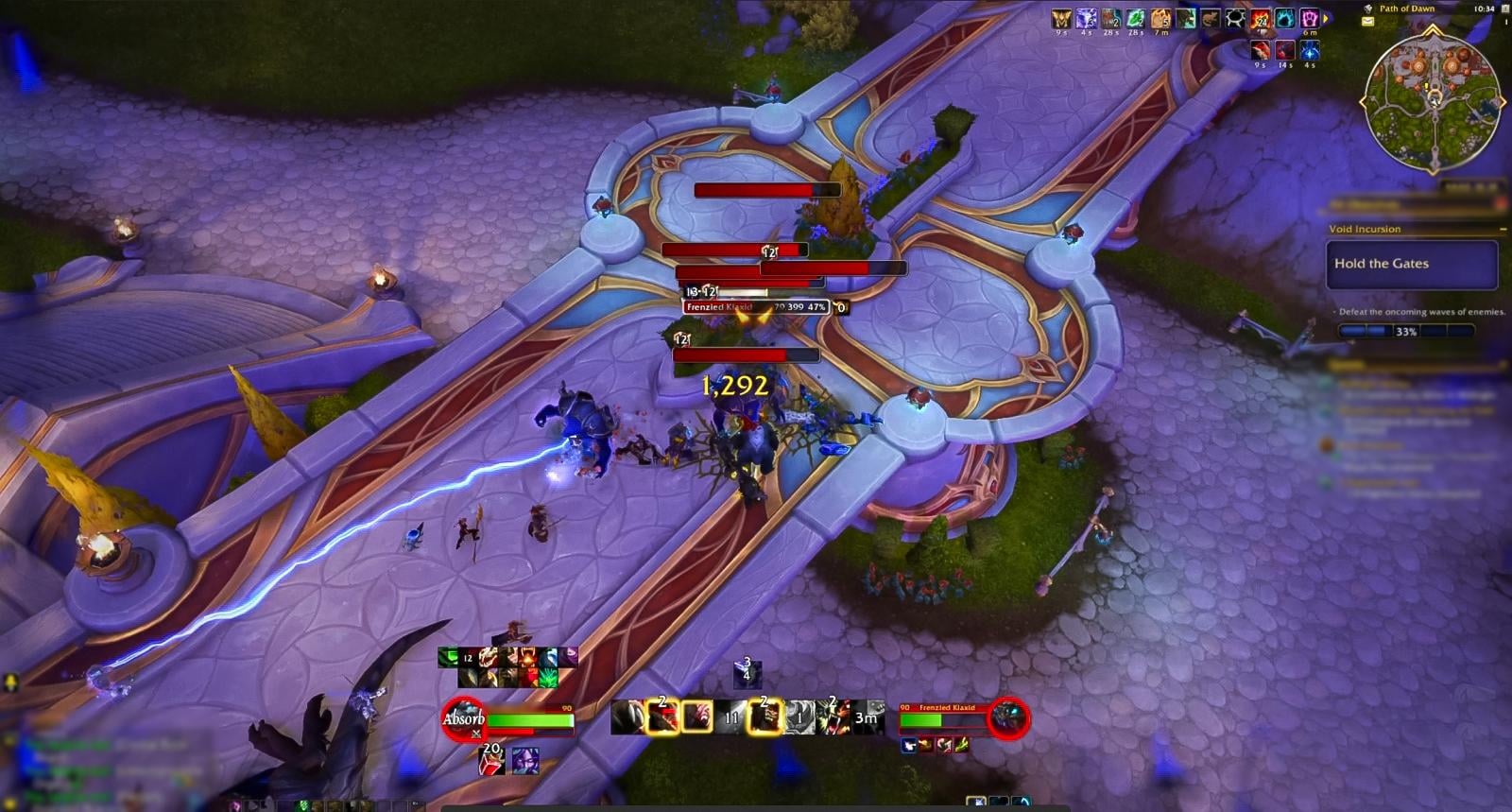Open the unread mail icon beside the minimap
This screenshot has width=1512, height=812.
point(1367,21)
